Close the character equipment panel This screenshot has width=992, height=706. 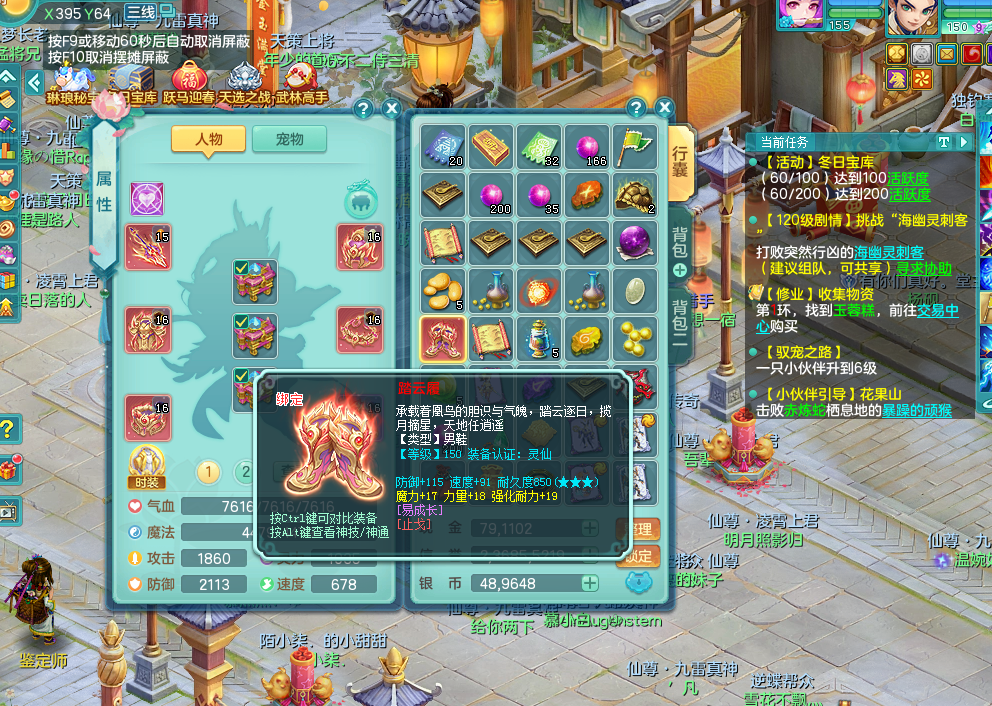coord(391,109)
